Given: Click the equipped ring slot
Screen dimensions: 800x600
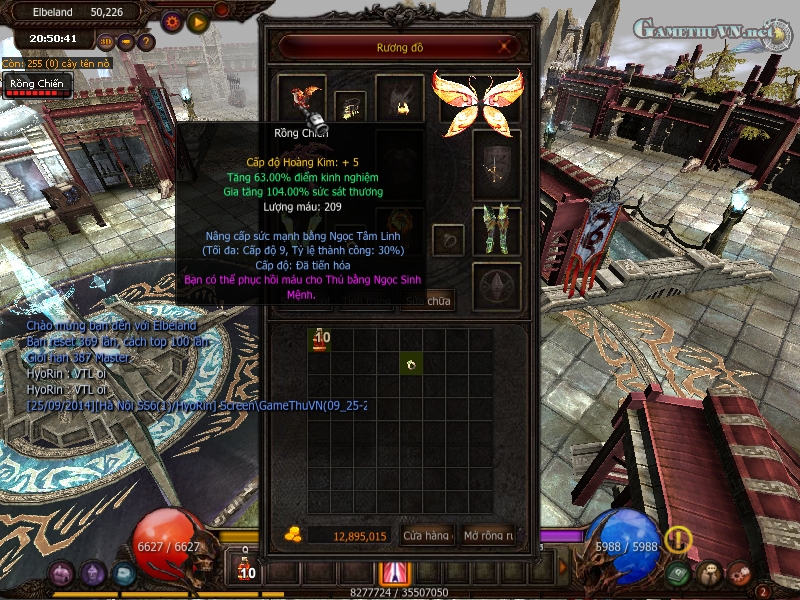Looking at the screenshot, I should coord(447,240).
